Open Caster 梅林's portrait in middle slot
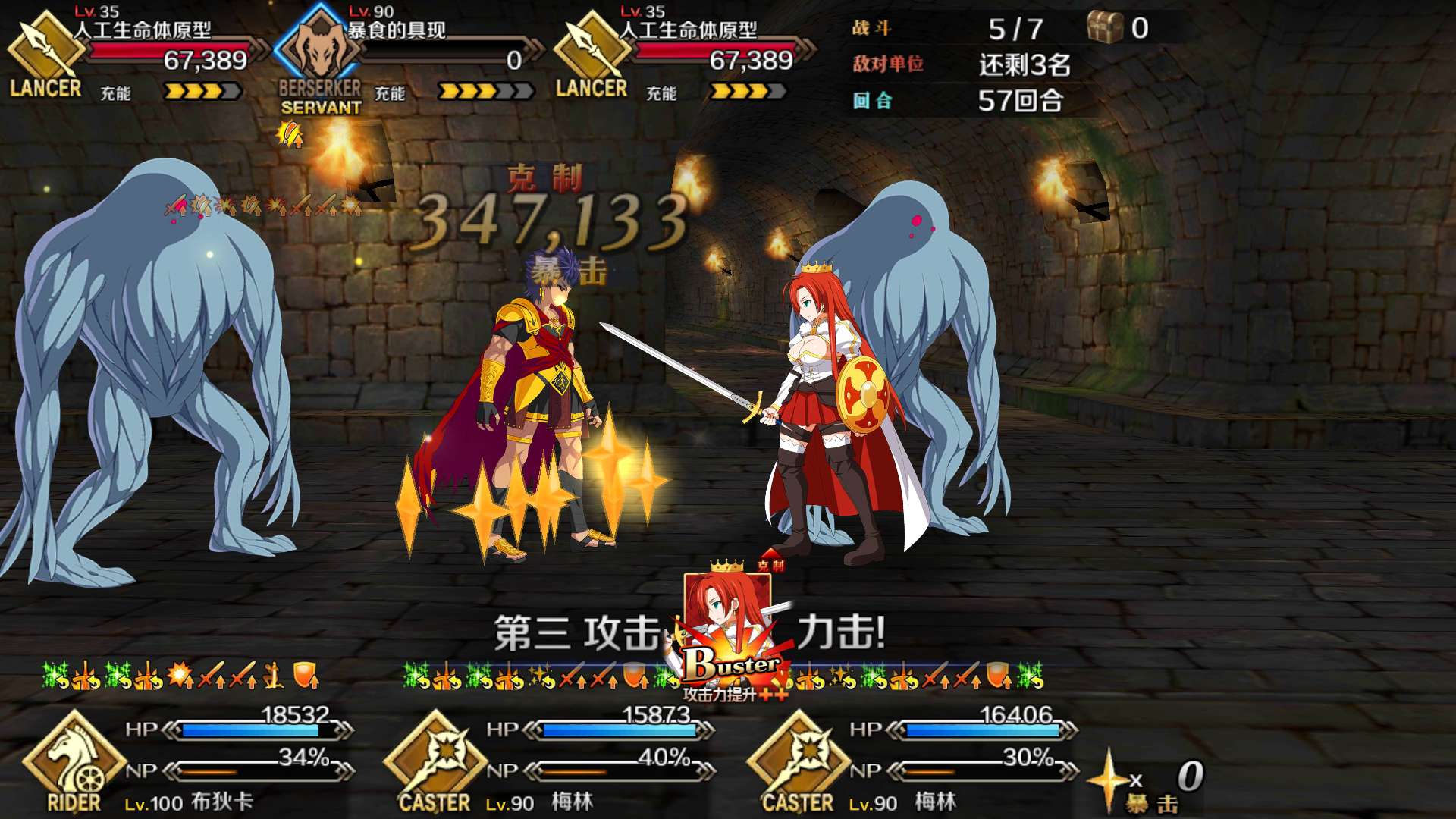 pyautogui.click(x=435, y=758)
